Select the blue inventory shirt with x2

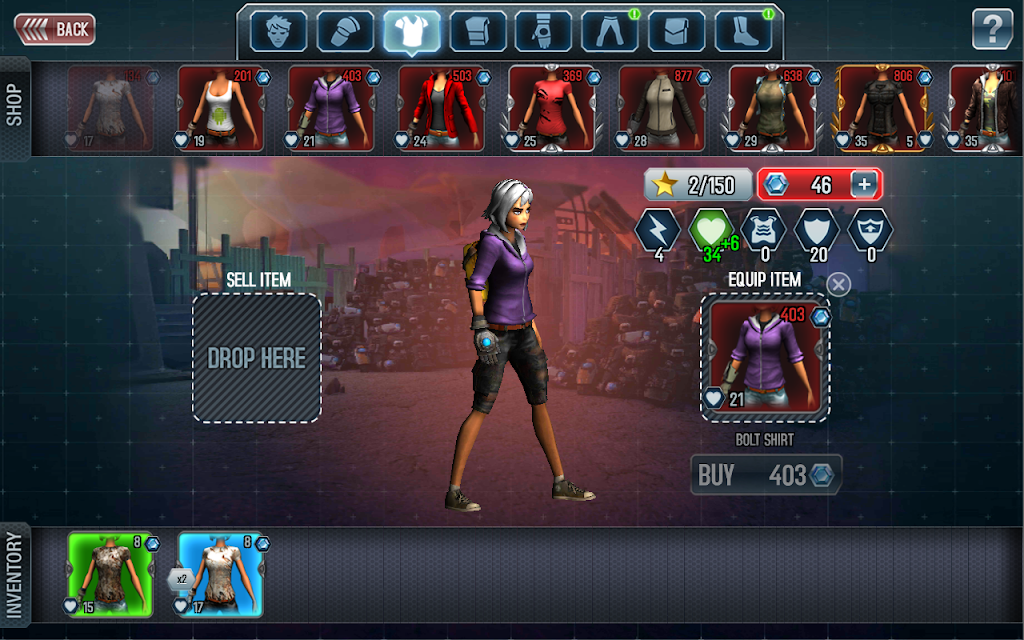tap(221, 574)
